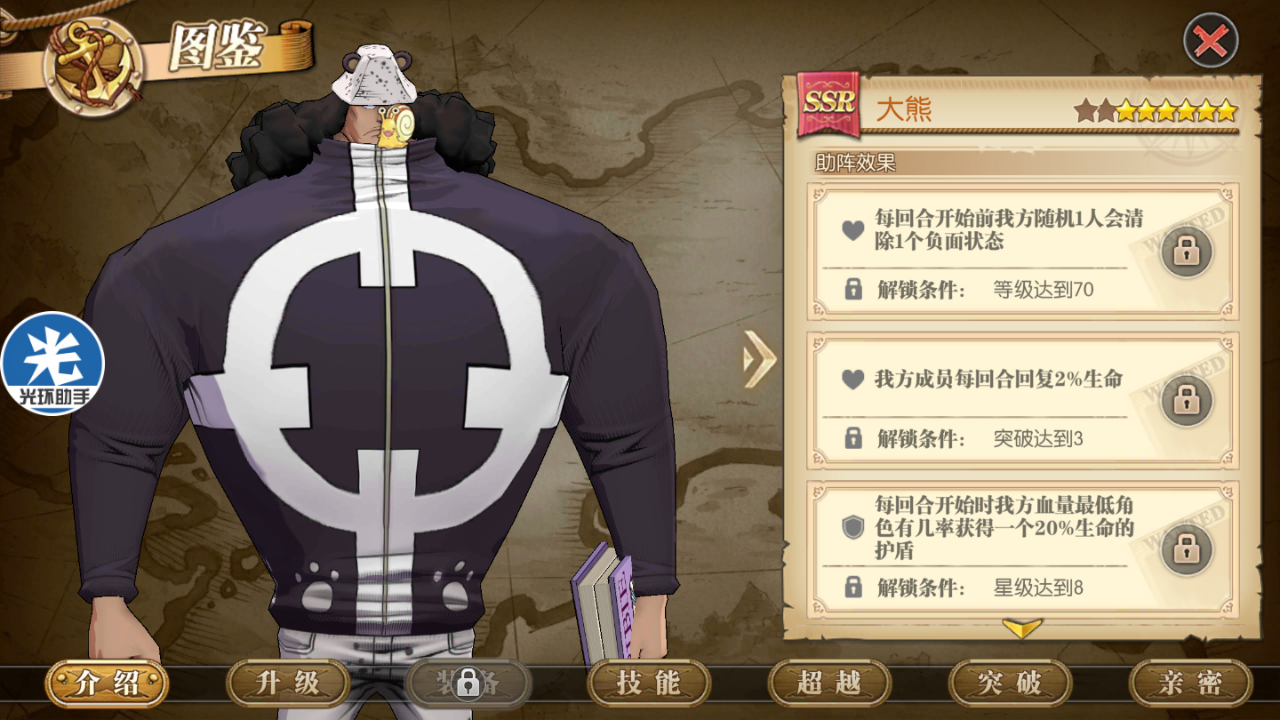Tap the lock for the level 70 effect
This screenshot has width=1280, height=720.
1186,252
